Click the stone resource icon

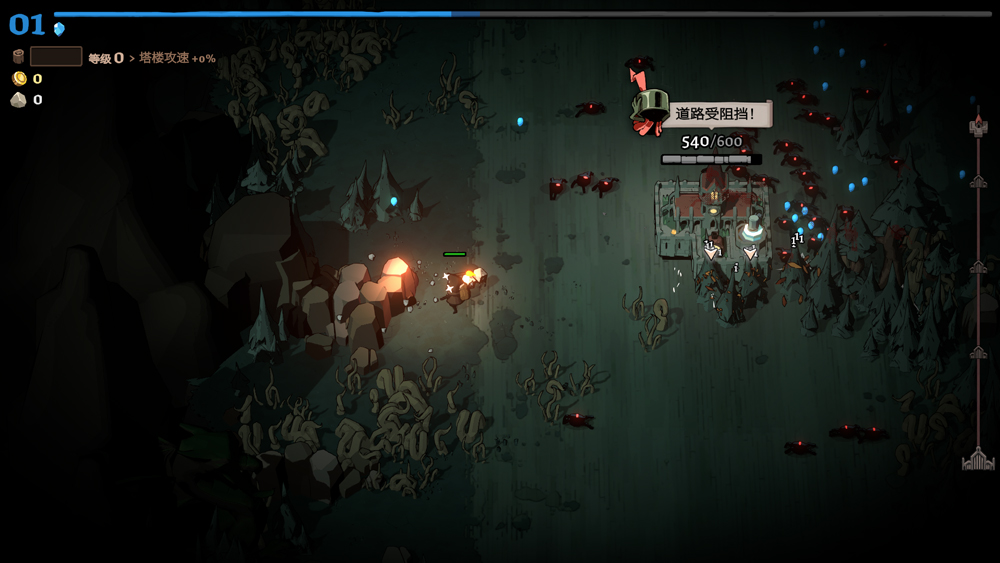point(18,99)
